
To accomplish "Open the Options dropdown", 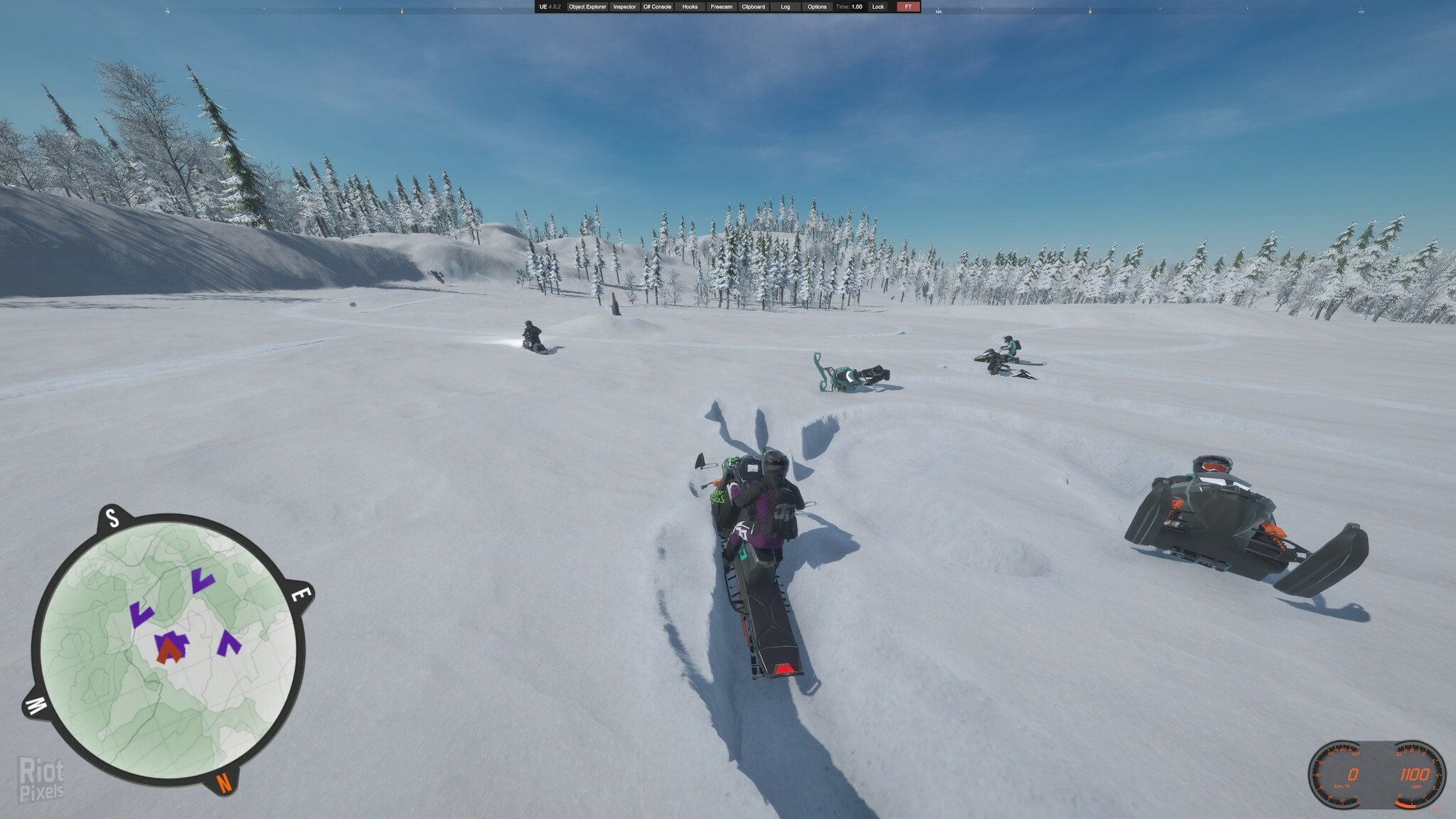I will [x=817, y=6].
